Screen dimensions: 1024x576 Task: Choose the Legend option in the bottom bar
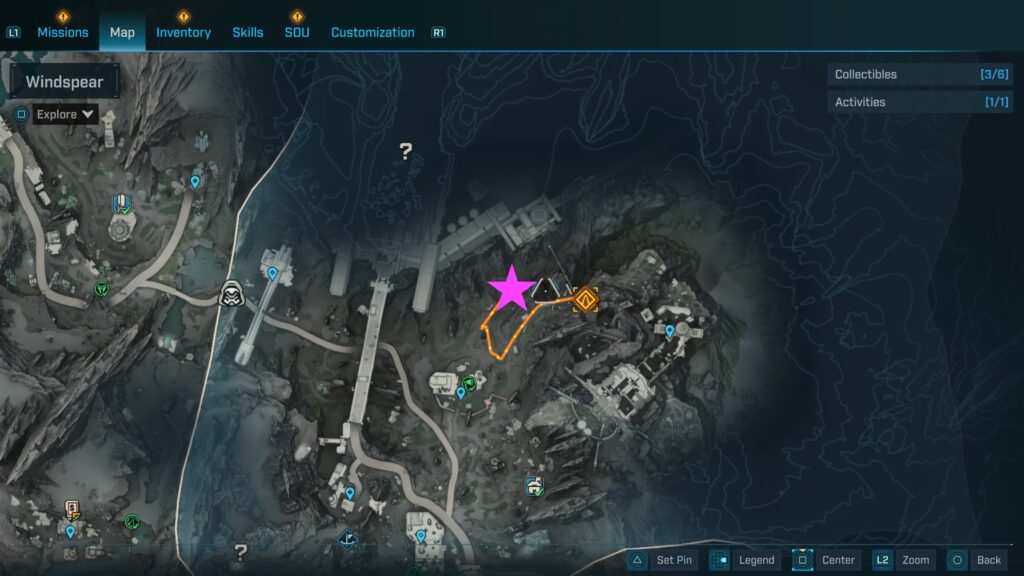point(744,560)
